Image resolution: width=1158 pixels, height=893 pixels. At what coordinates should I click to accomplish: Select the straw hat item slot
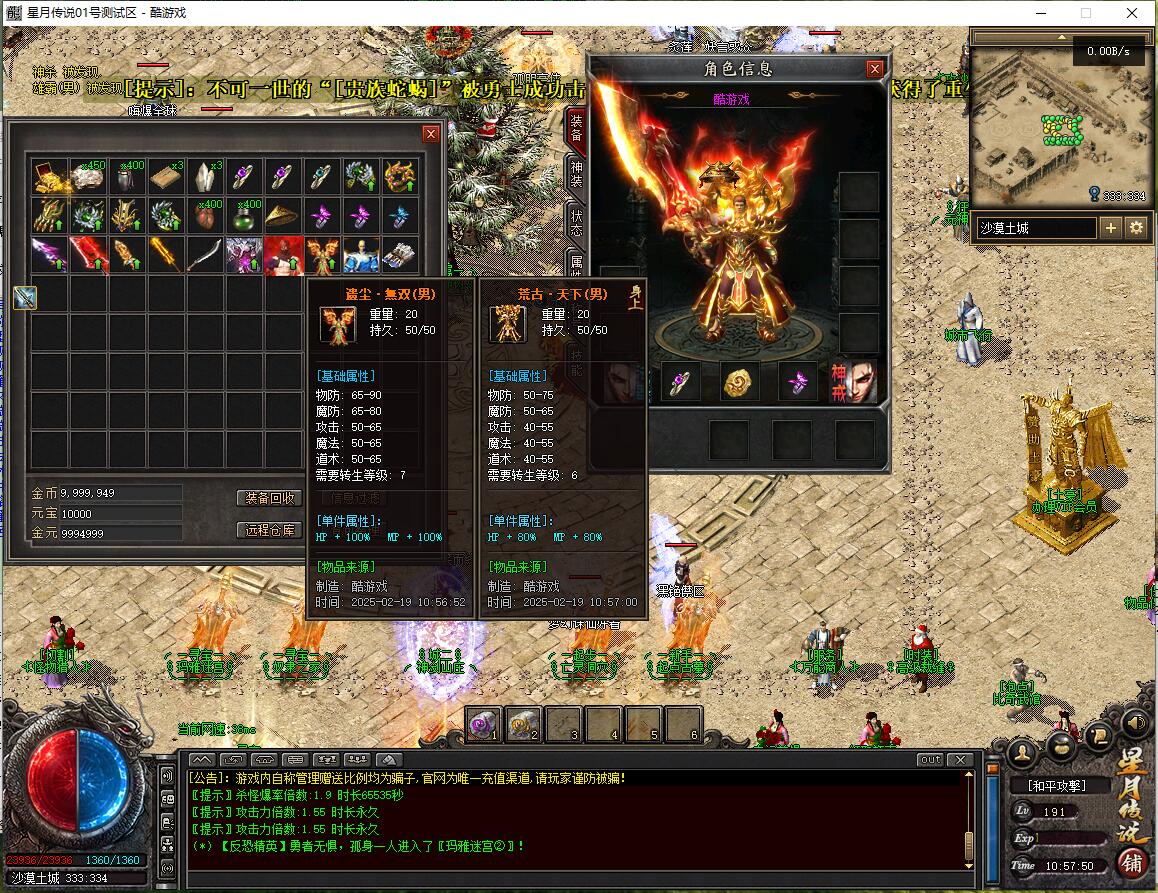coord(283,215)
